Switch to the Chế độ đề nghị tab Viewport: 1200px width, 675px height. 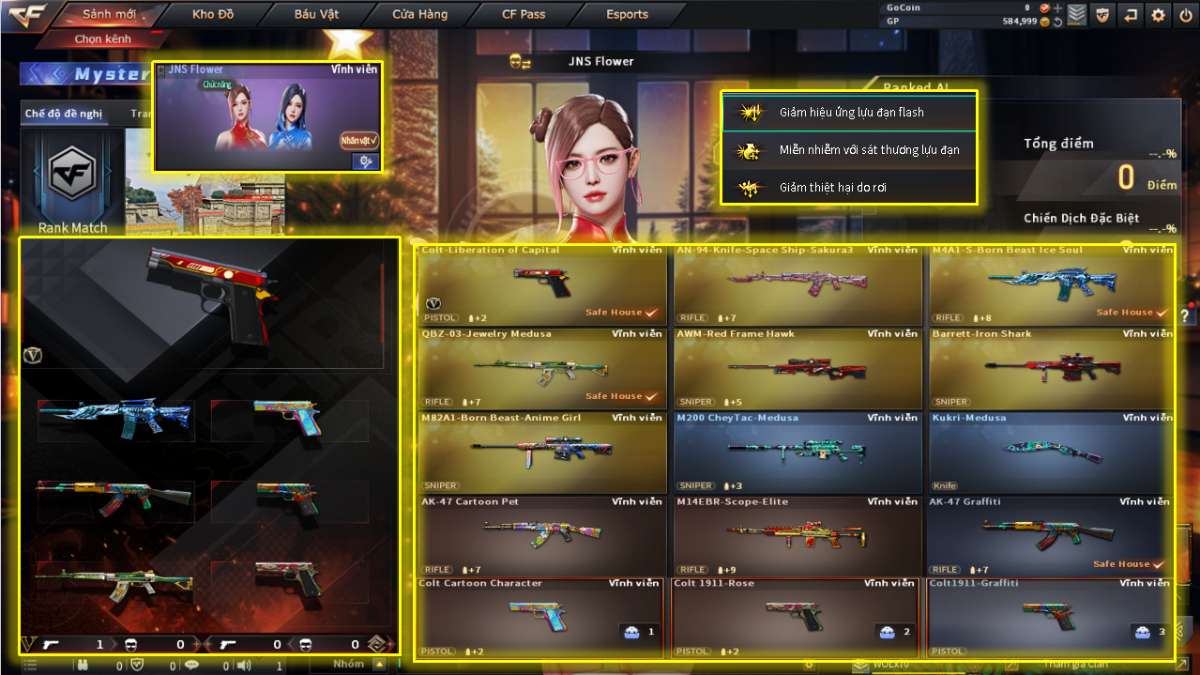click(63, 114)
